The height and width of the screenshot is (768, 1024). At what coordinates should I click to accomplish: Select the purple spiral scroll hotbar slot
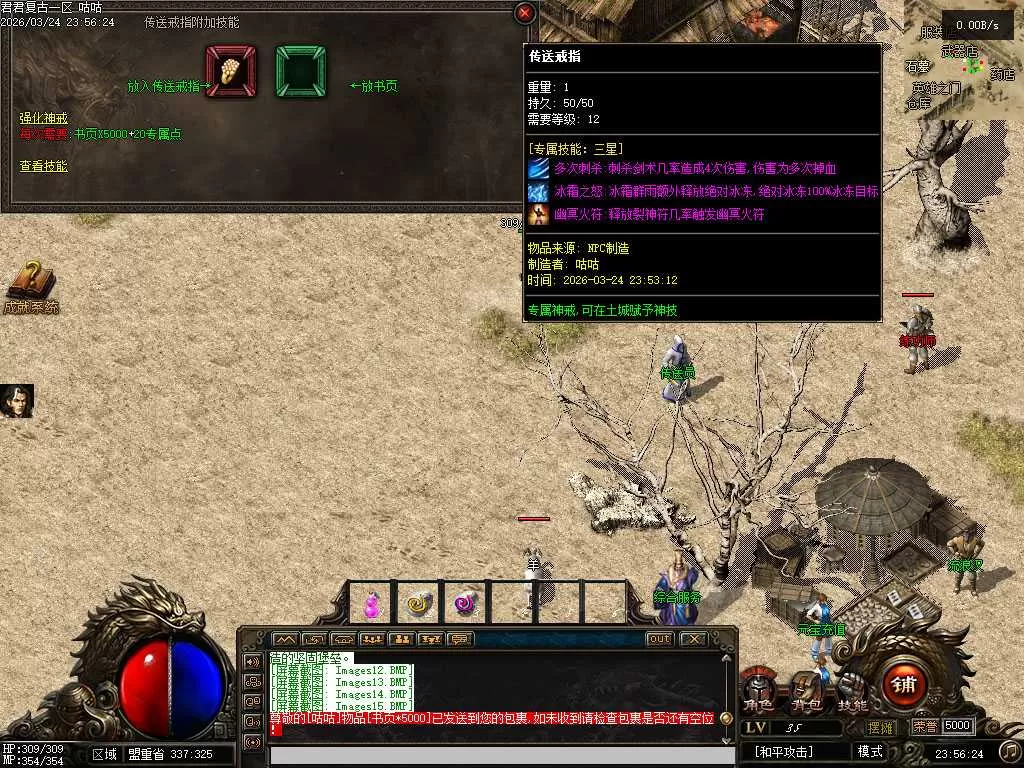coord(465,603)
